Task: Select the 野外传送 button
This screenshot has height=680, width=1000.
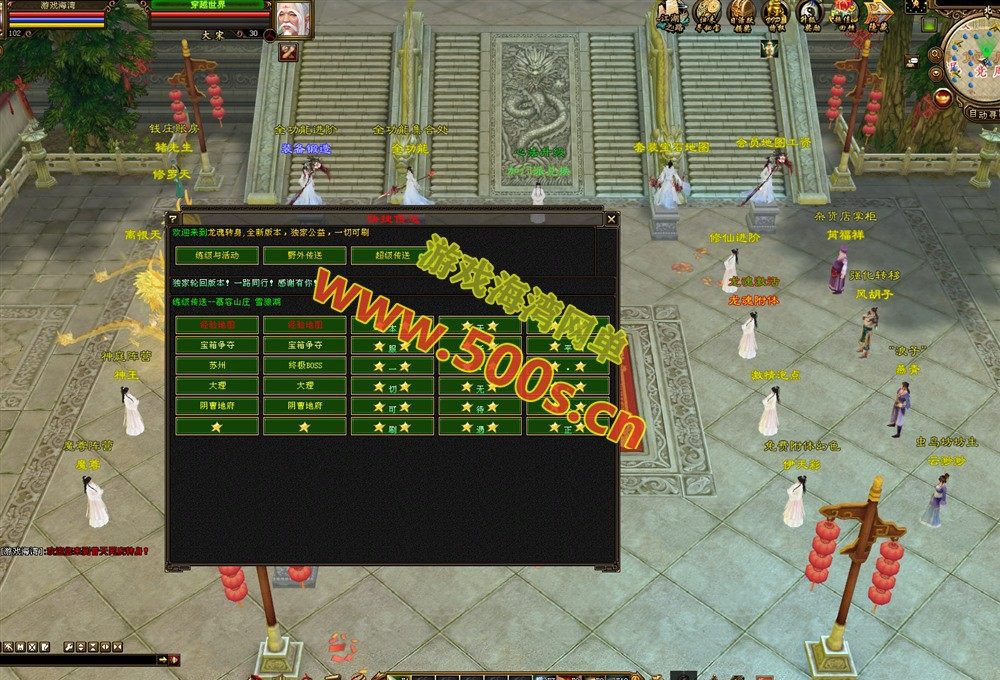Action: pos(304,255)
